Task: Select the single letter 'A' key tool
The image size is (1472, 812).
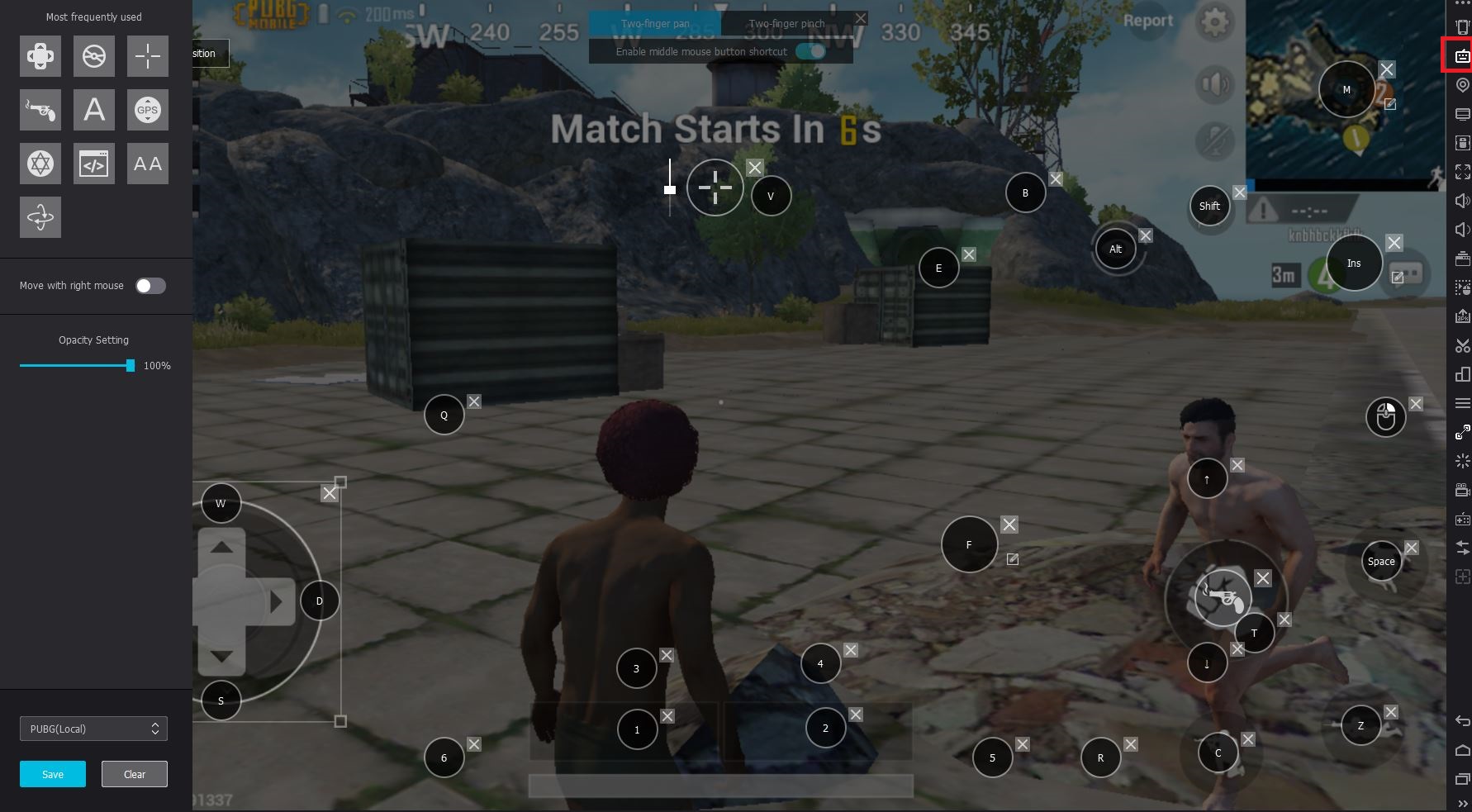Action: click(93, 110)
